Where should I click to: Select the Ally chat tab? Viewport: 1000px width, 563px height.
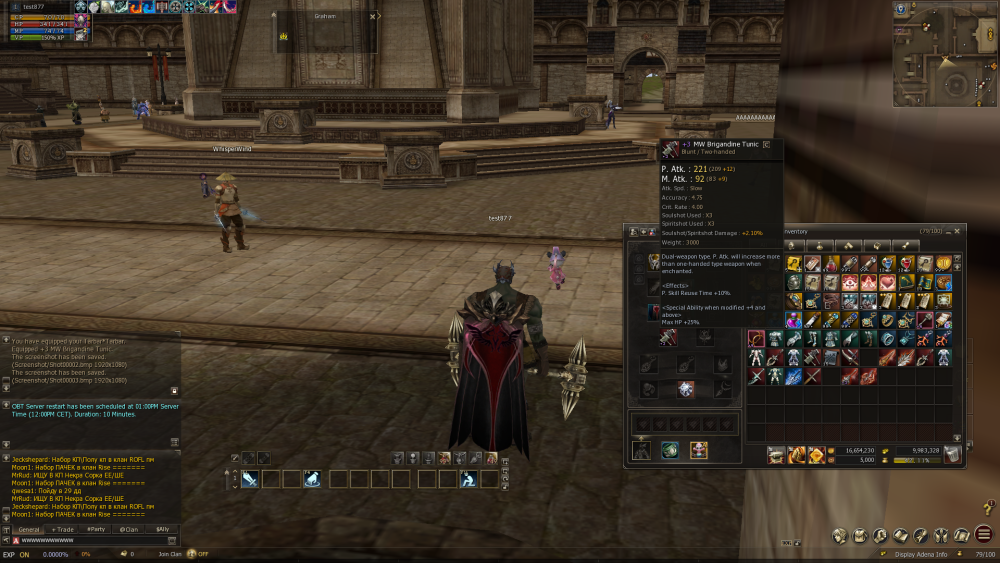(x=161, y=529)
